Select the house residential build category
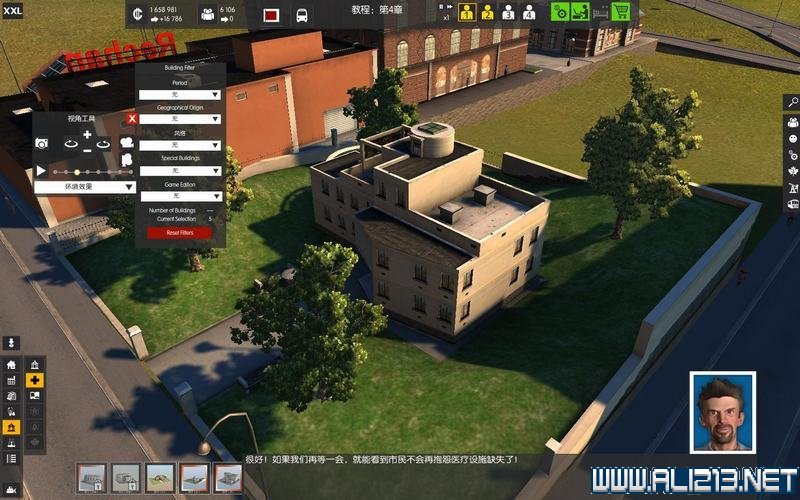The image size is (800, 500). coord(11,365)
